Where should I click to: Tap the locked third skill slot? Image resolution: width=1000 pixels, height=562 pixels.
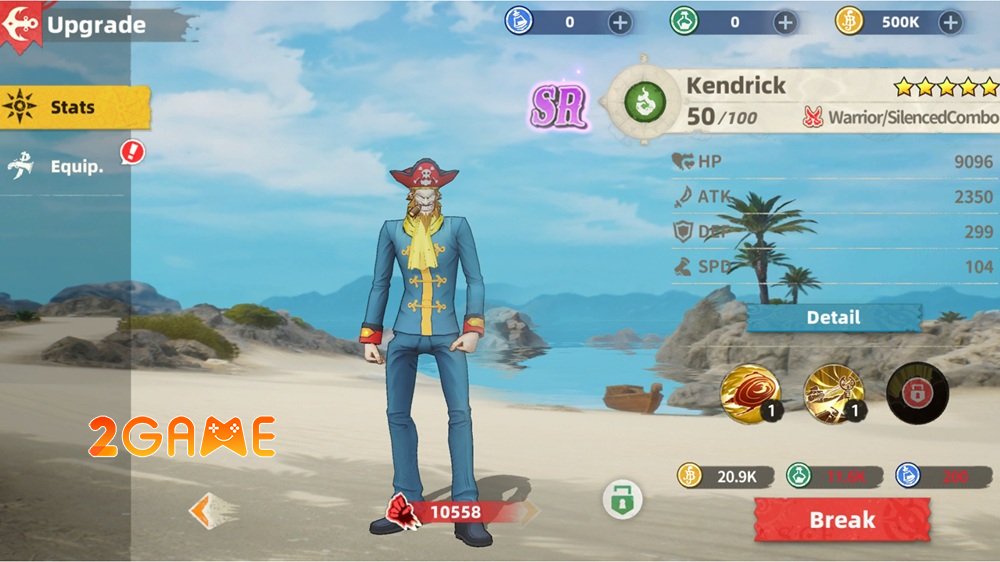click(x=916, y=393)
